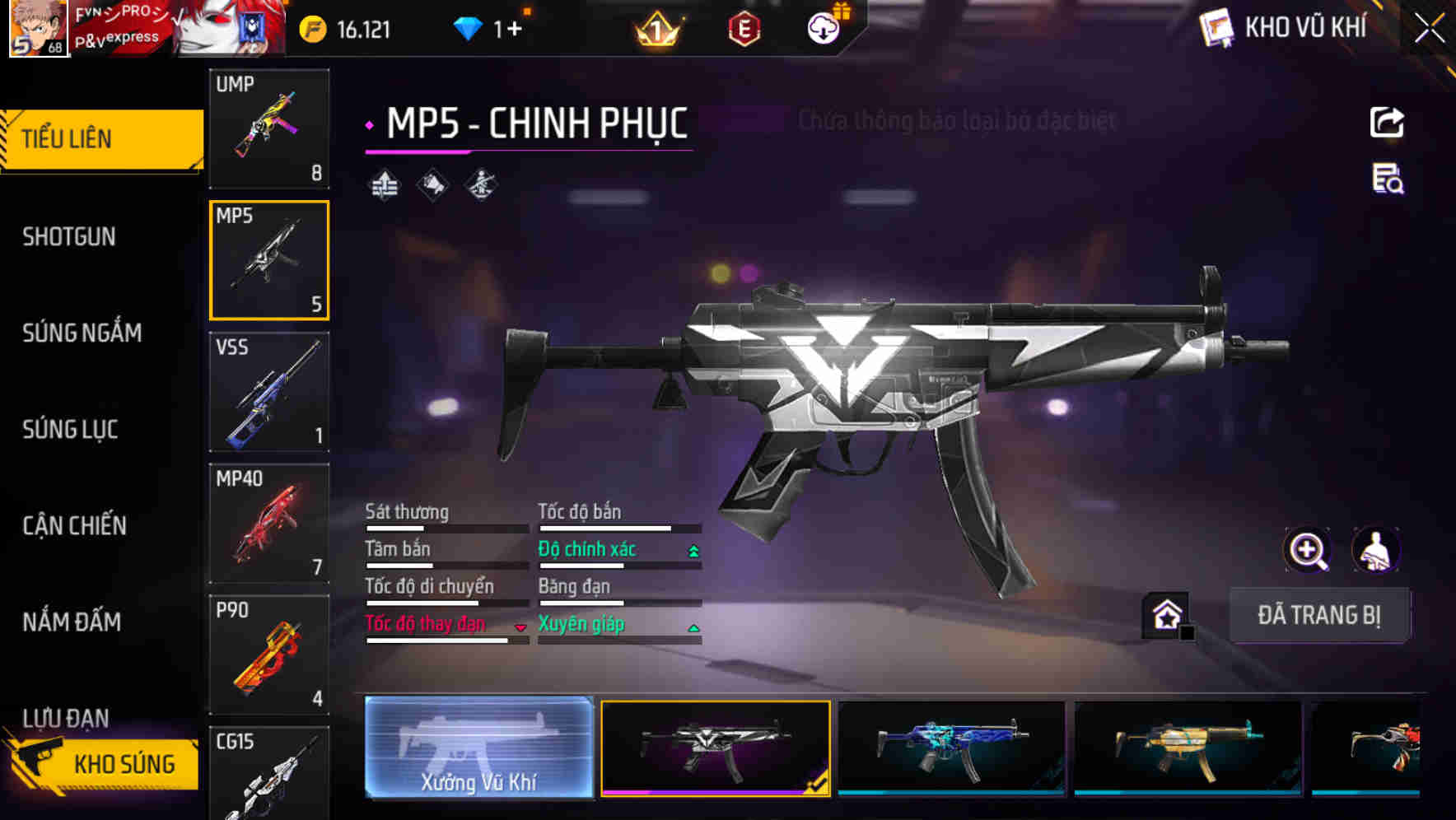The image size is (1456, 820).
Task: Click the house icon beside equip button
Action: (x=1167, y=615)
